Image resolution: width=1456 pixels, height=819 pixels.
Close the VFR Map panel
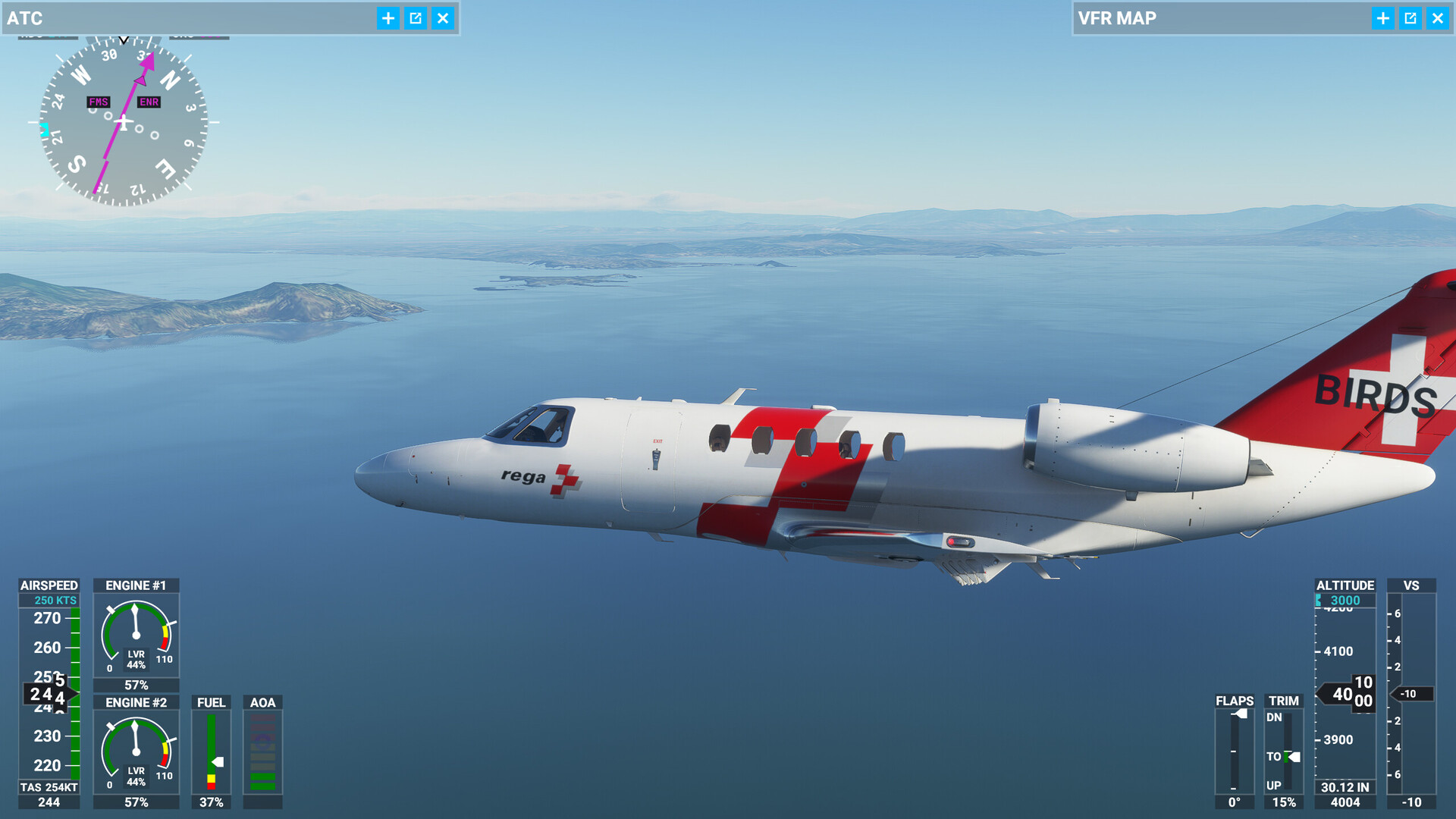click(1438, 18)
